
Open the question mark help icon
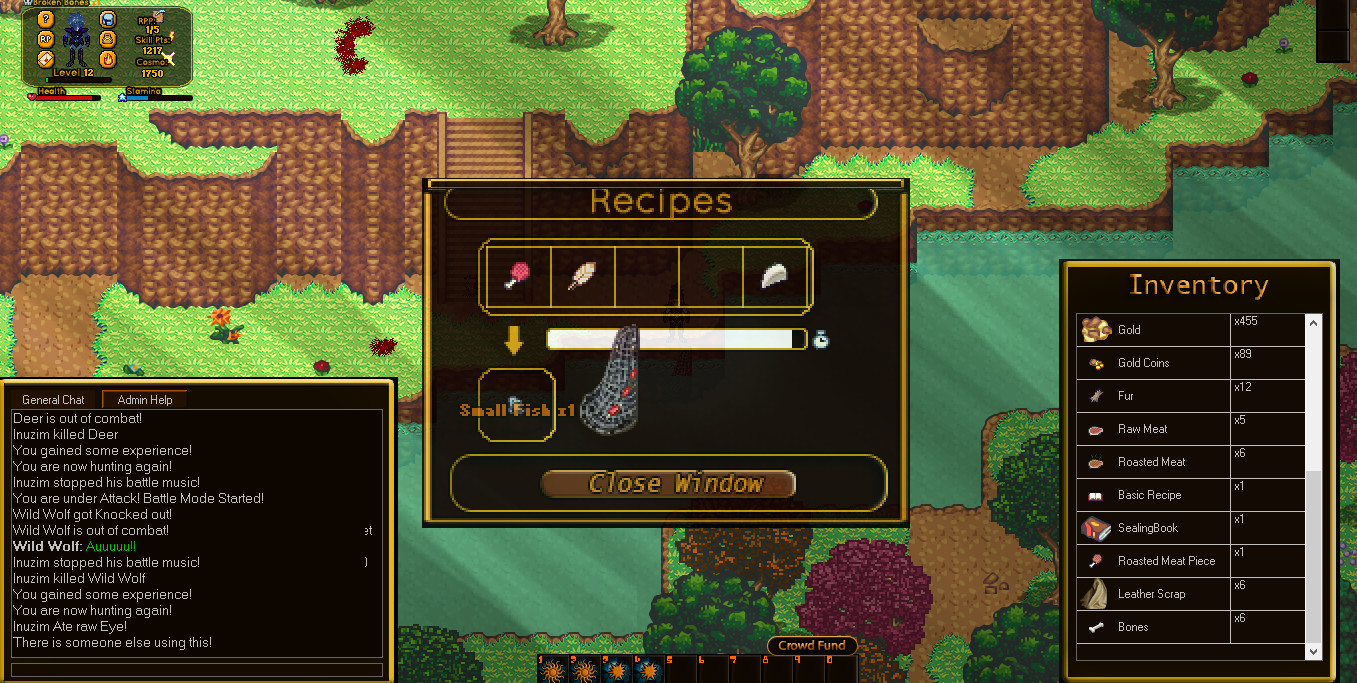(45, 19)
